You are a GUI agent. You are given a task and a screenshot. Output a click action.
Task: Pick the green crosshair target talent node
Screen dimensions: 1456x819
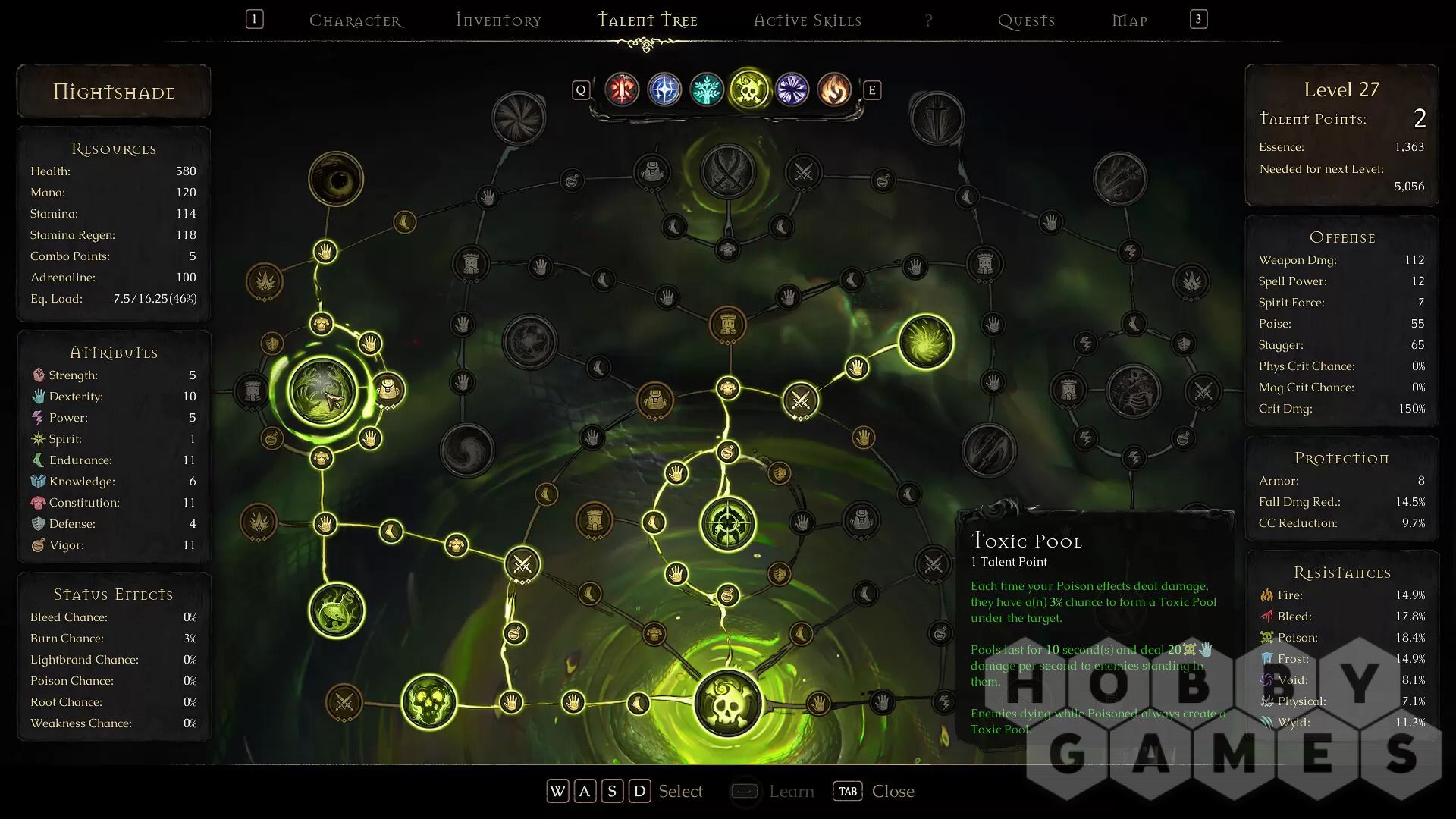tap(728, 523)
